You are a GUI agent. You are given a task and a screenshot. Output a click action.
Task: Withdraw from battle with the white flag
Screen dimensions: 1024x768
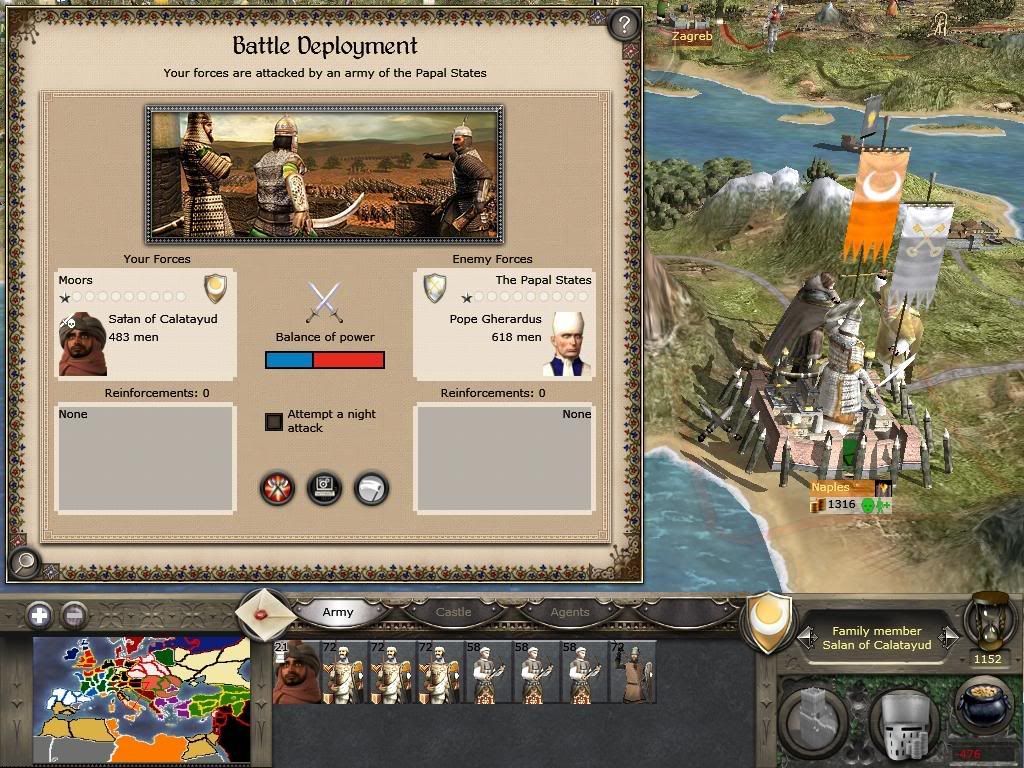[371, 489]
